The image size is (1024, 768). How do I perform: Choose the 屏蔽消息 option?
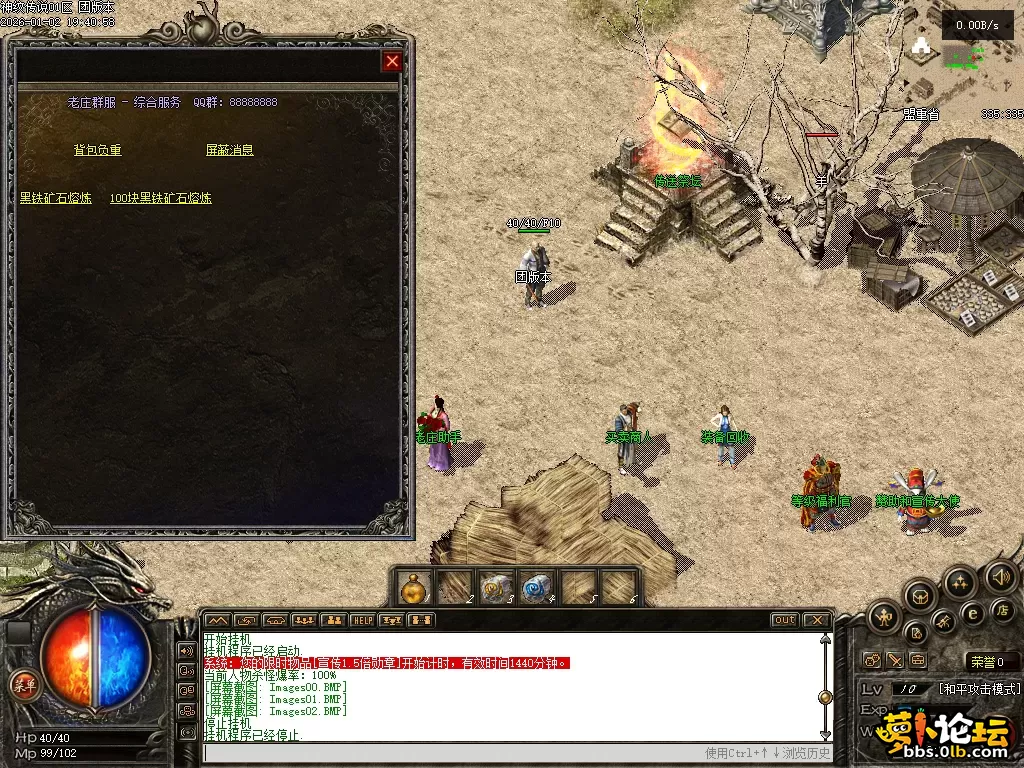pyautogui.click(x=229, y=150)
